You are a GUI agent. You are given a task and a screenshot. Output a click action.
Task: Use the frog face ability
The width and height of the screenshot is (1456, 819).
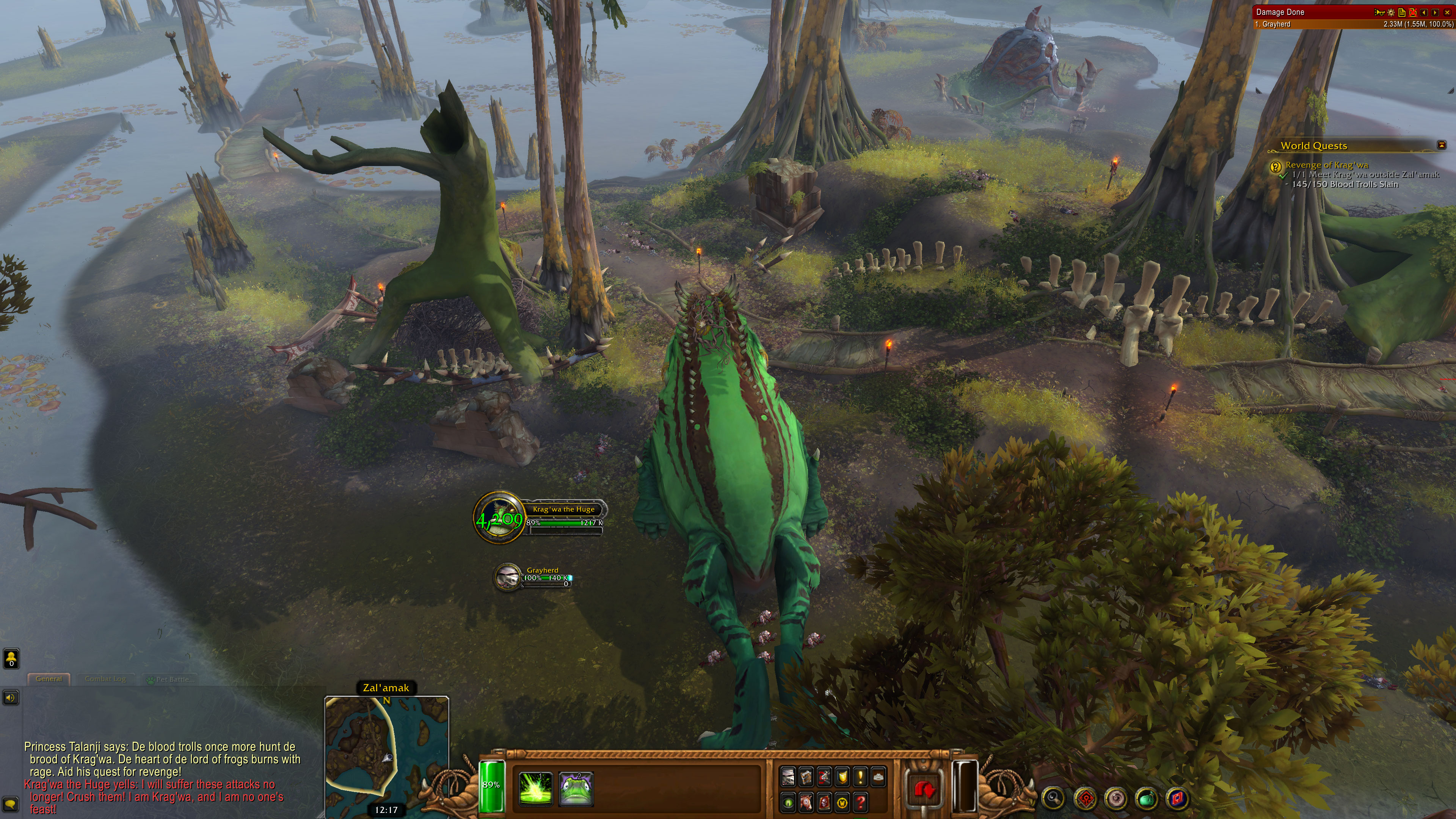tap(576, 788)
